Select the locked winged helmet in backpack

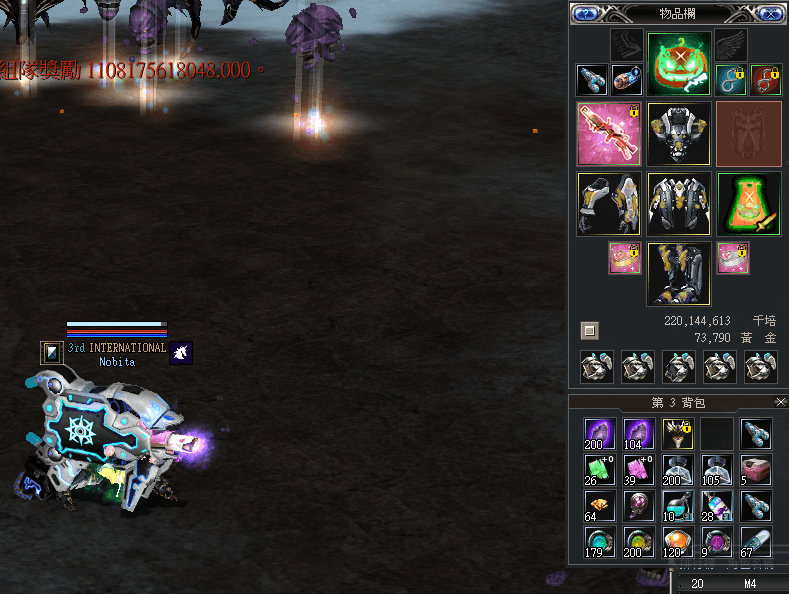click(x=678, y=434)
